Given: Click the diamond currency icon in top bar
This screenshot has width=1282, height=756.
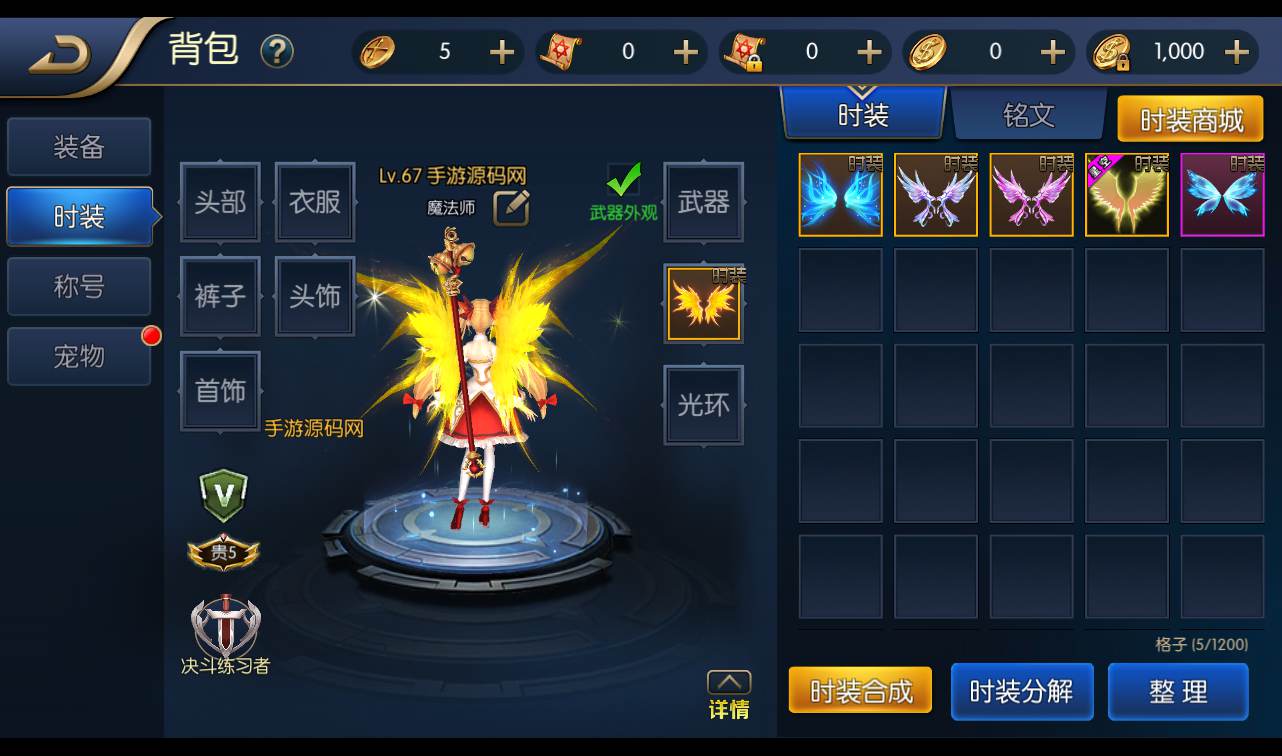Looking at the screenshot, I should pos(378,51).
